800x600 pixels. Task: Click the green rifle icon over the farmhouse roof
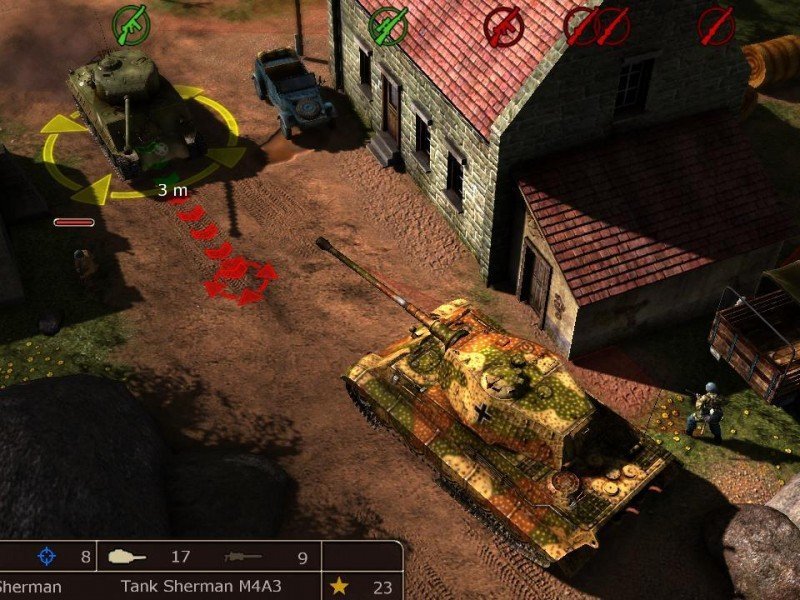(x=388, y=27)
